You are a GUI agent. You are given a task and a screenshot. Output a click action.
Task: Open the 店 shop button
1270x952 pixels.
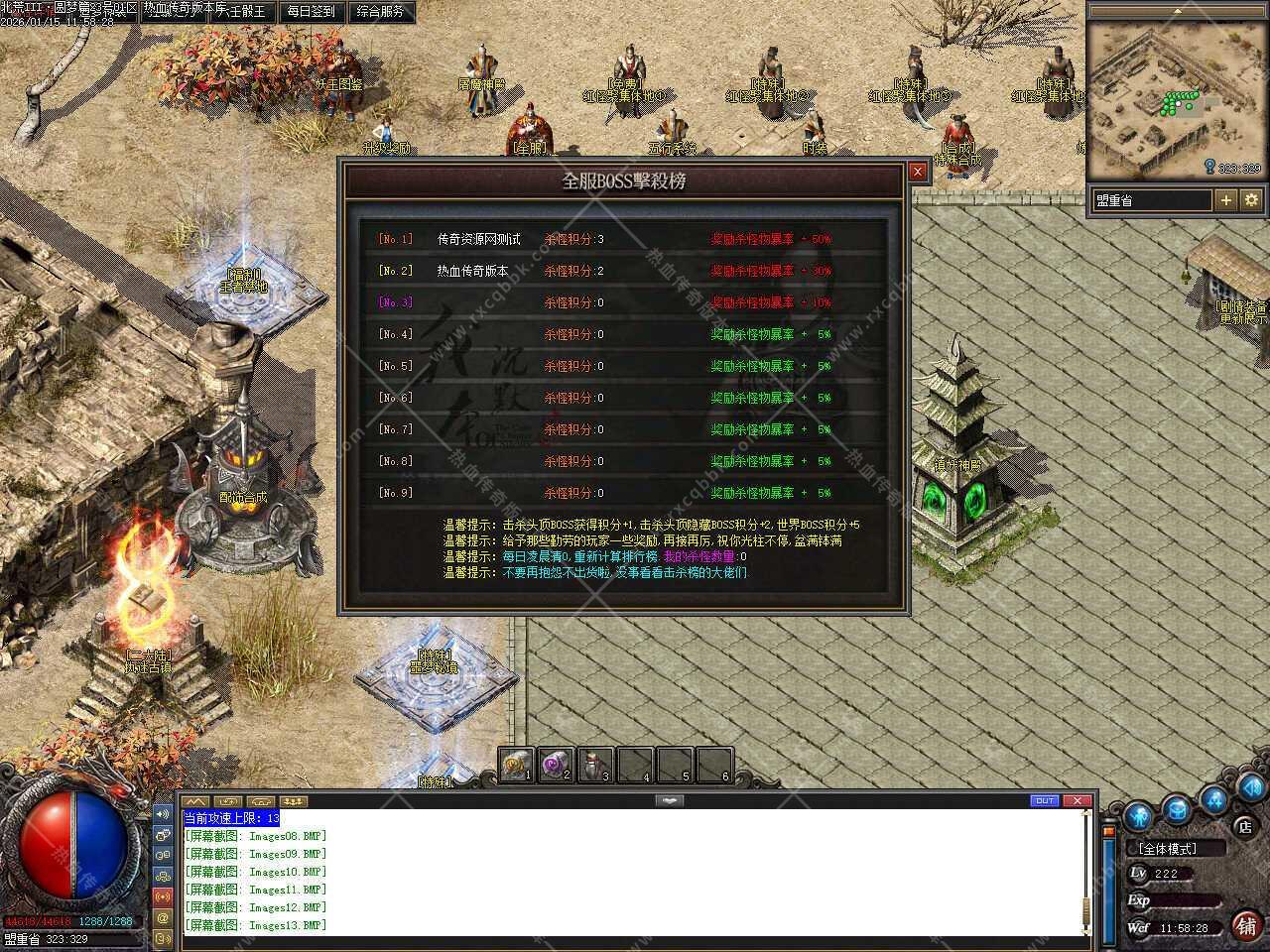pos(1244,826)
